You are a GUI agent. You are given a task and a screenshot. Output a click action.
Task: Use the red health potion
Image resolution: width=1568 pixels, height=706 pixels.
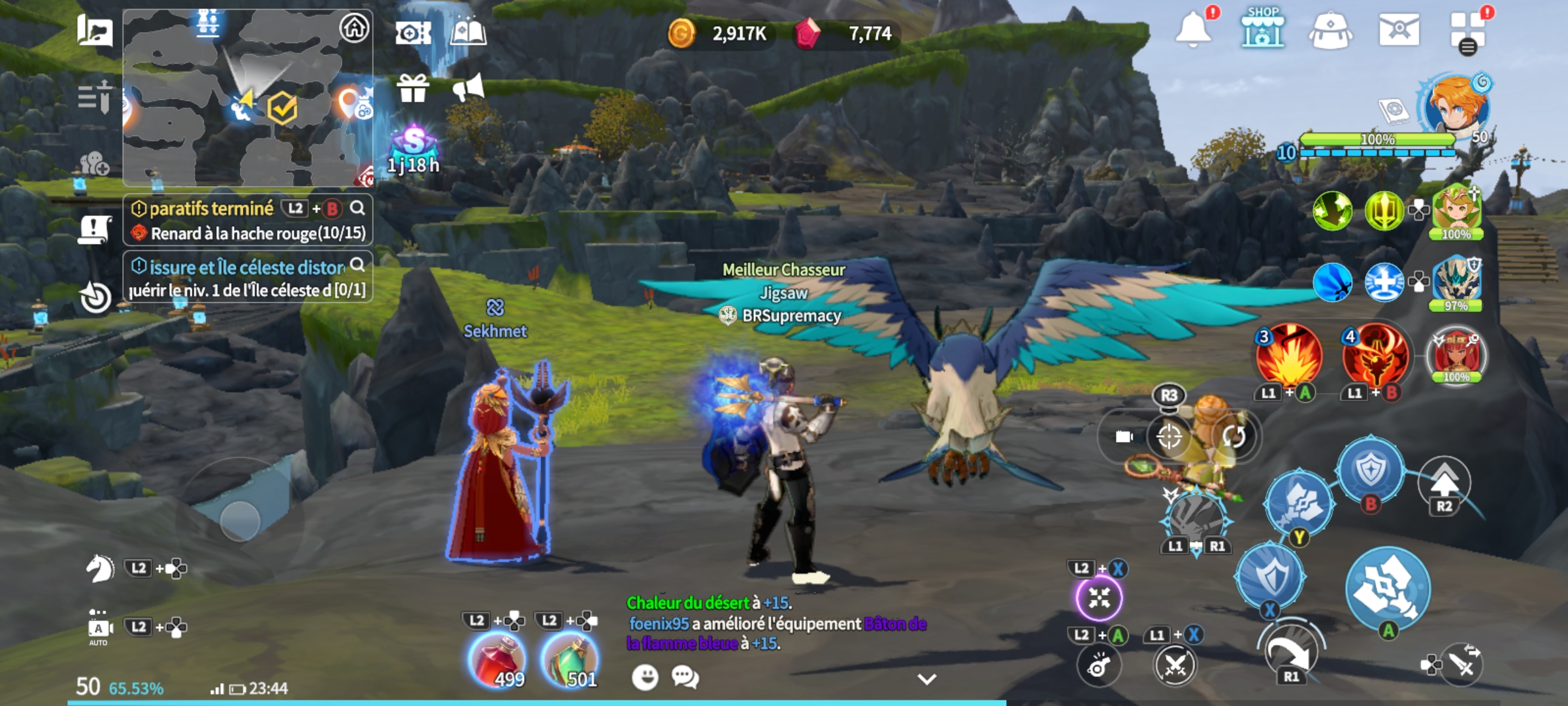pos(498,660)
